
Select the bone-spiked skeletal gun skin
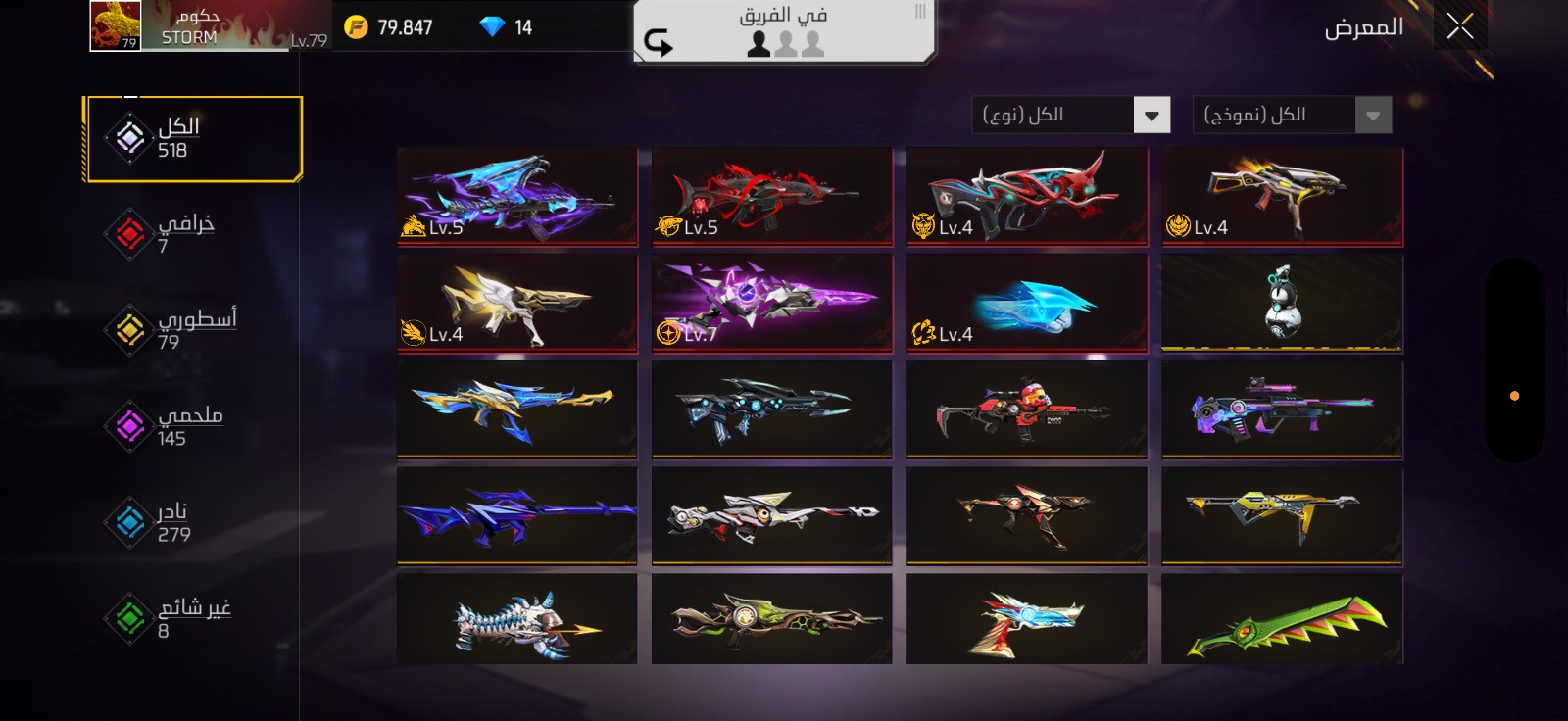[517, 620]
